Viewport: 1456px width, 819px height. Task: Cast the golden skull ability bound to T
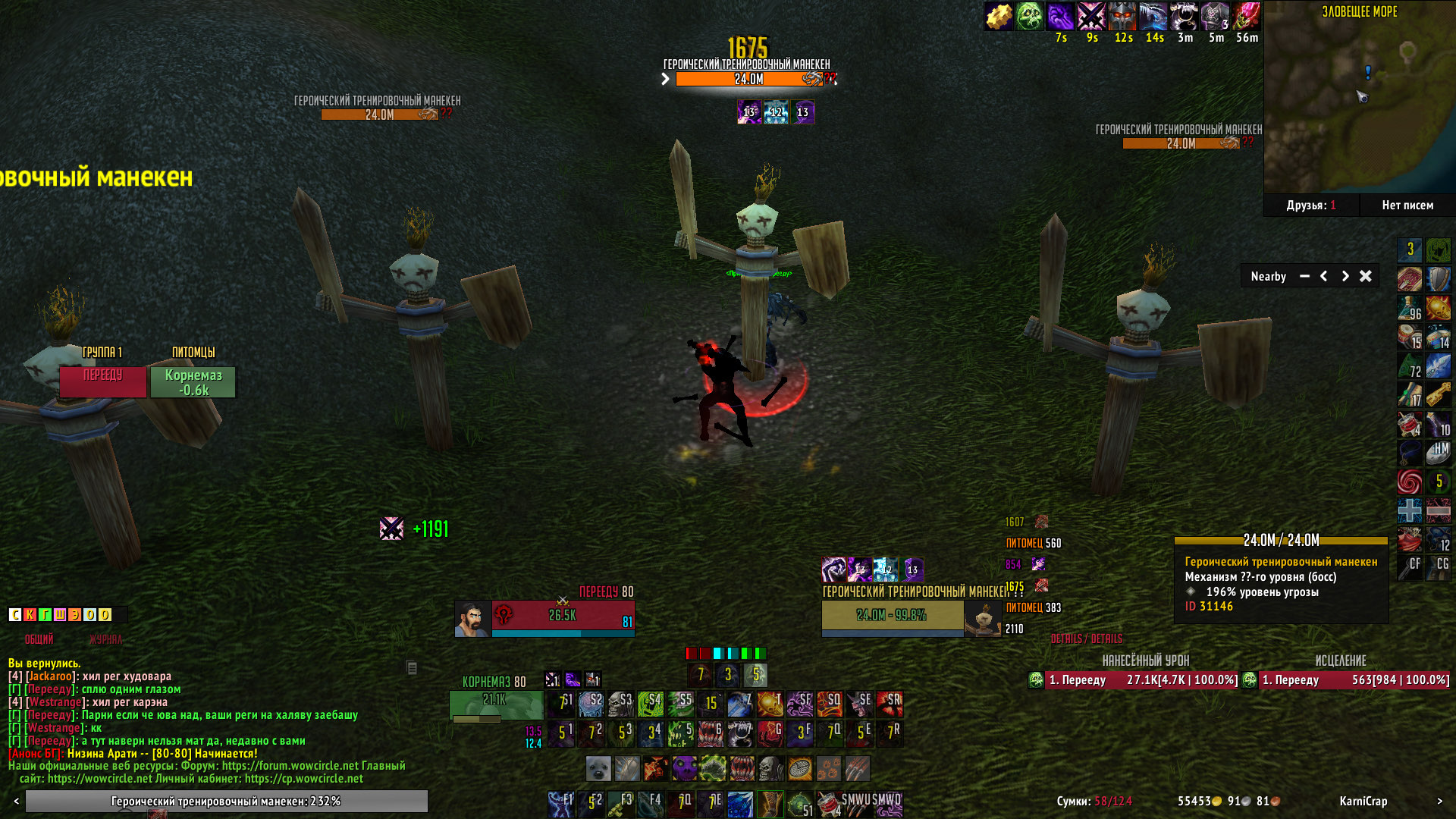click(770, 704)
